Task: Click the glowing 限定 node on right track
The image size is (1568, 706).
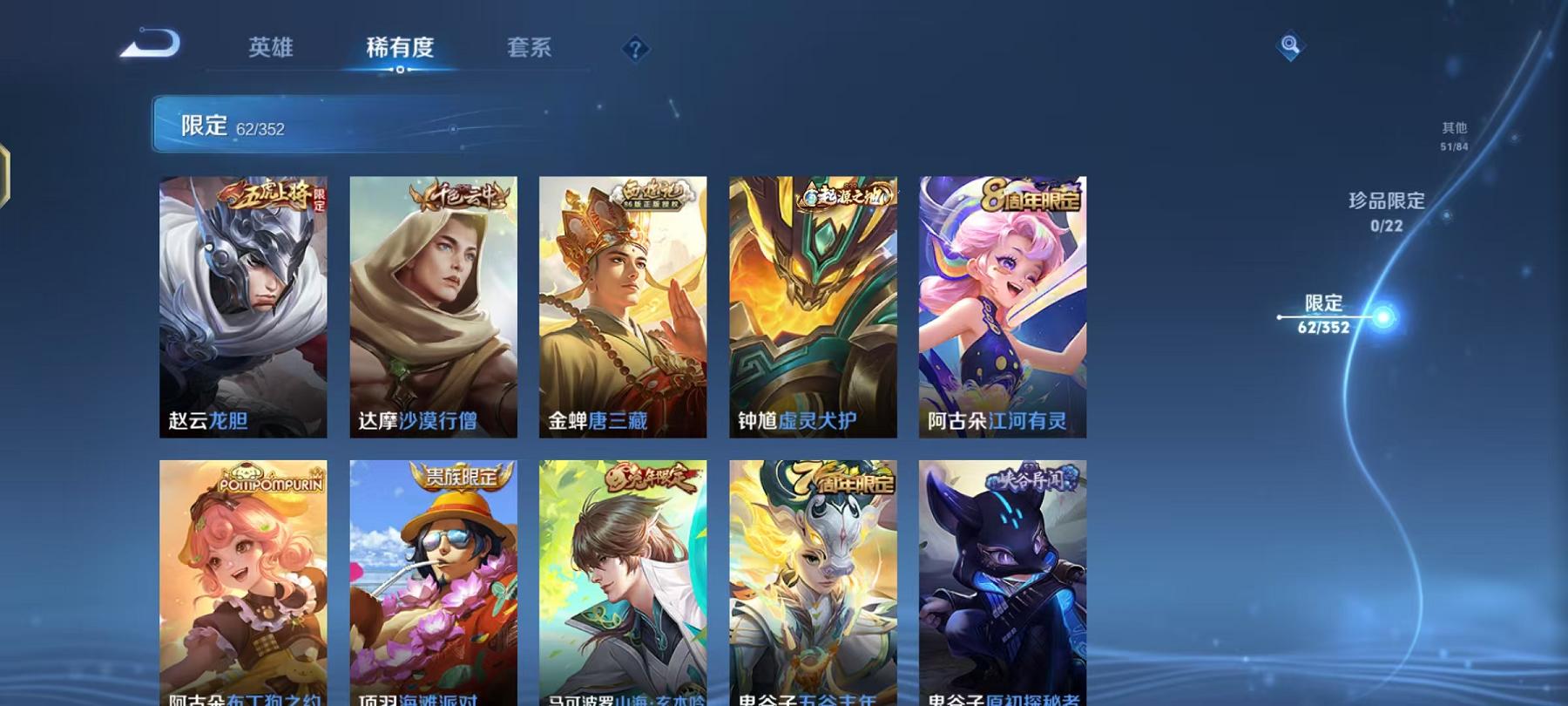Action: [x=1383, y=318]
